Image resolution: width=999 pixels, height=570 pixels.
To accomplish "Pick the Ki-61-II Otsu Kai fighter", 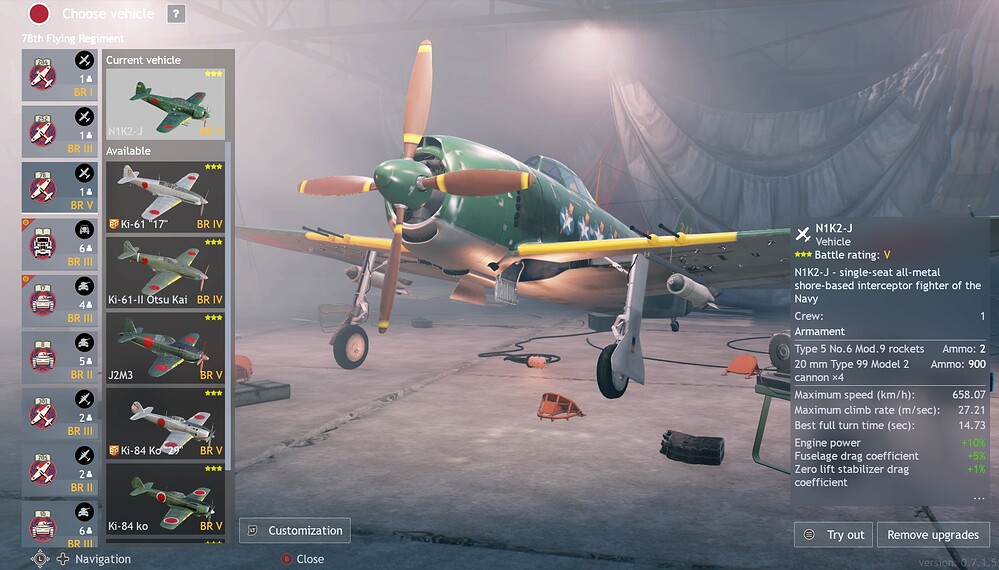I will [165, 272].
